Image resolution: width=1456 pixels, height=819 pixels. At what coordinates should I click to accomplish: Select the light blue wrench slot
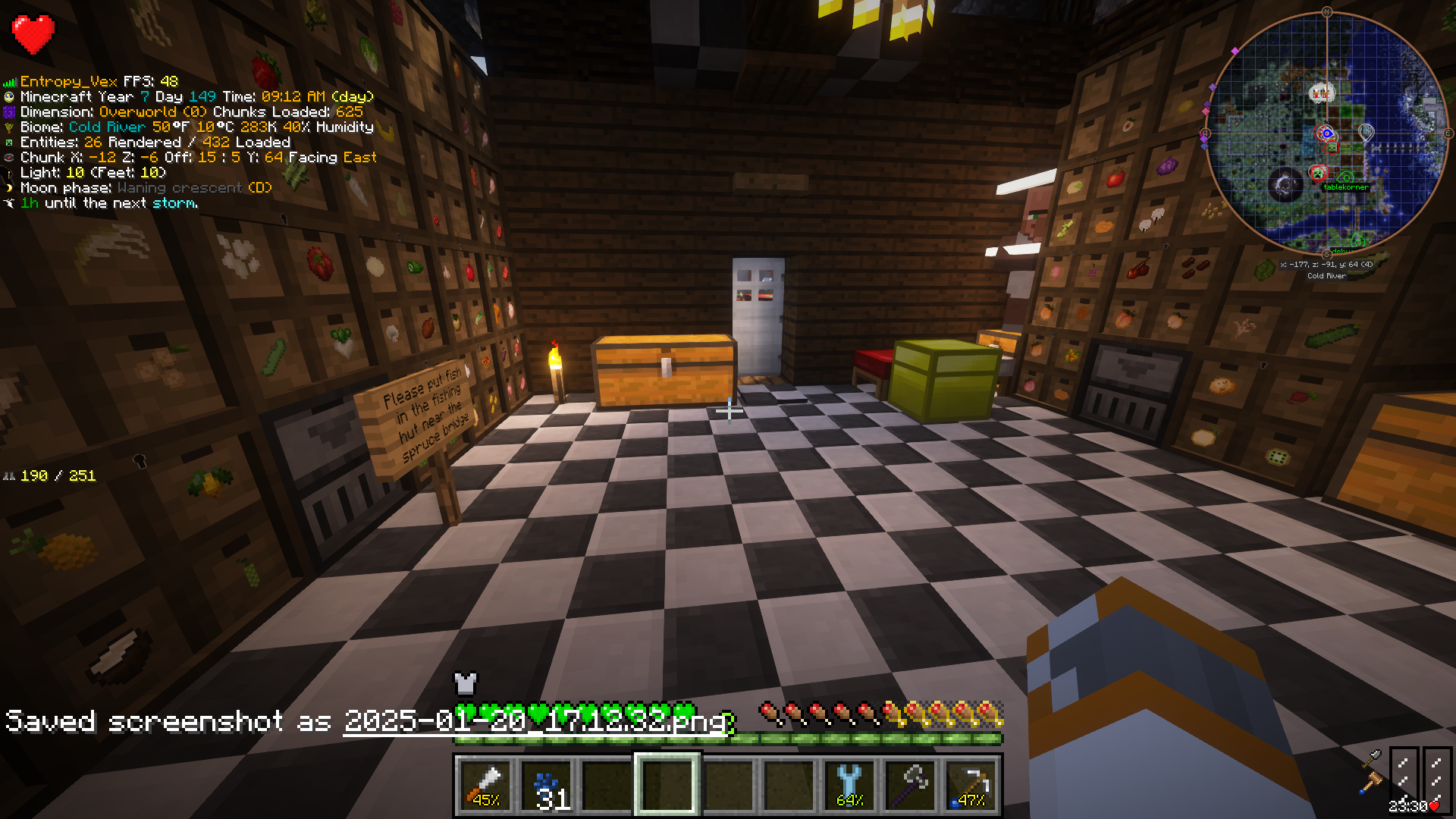[x=849, y=784]
